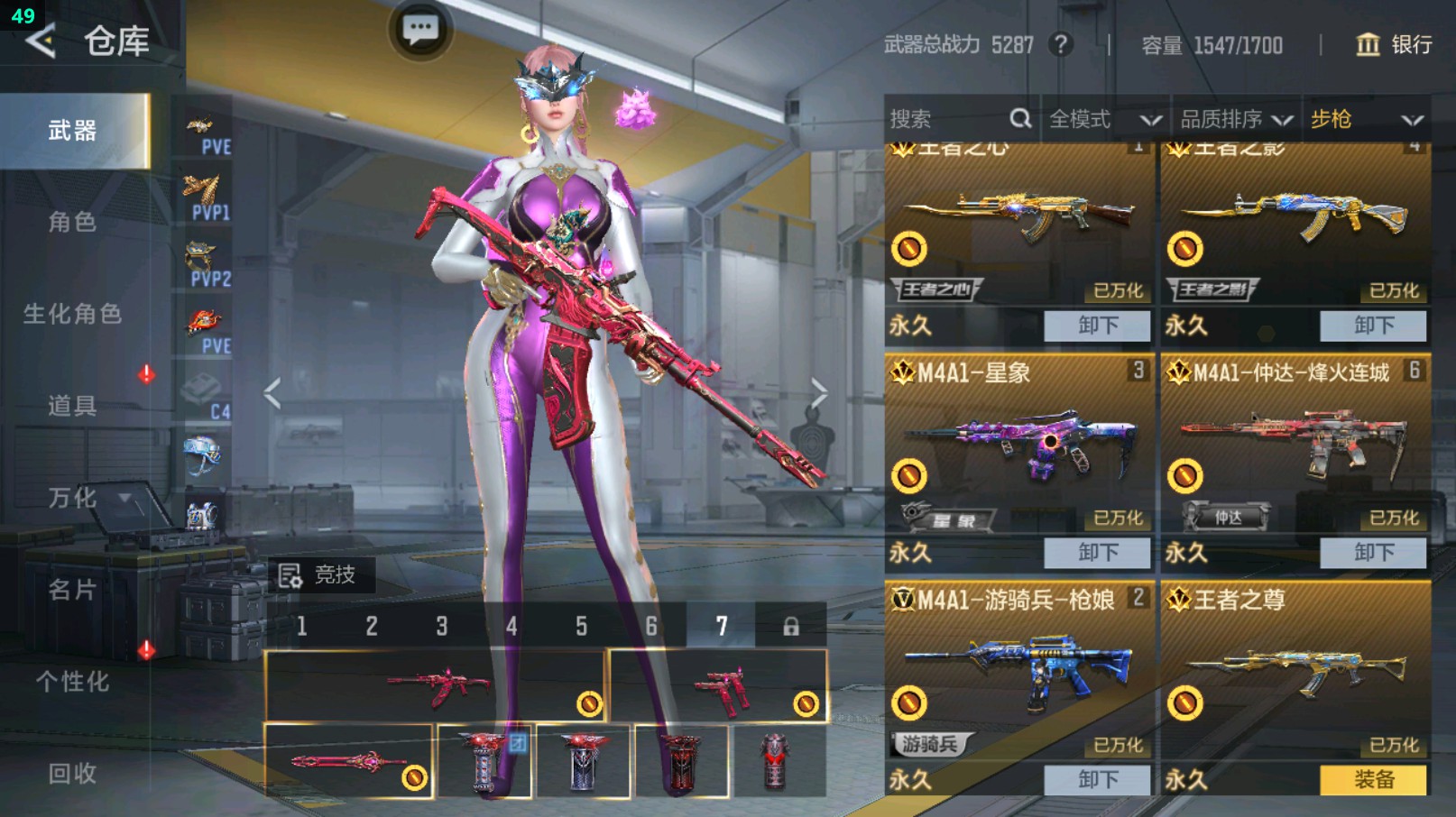Click the 搜索 weapon search field
The width and height of the screenshot is (1456, 817).
947,119
